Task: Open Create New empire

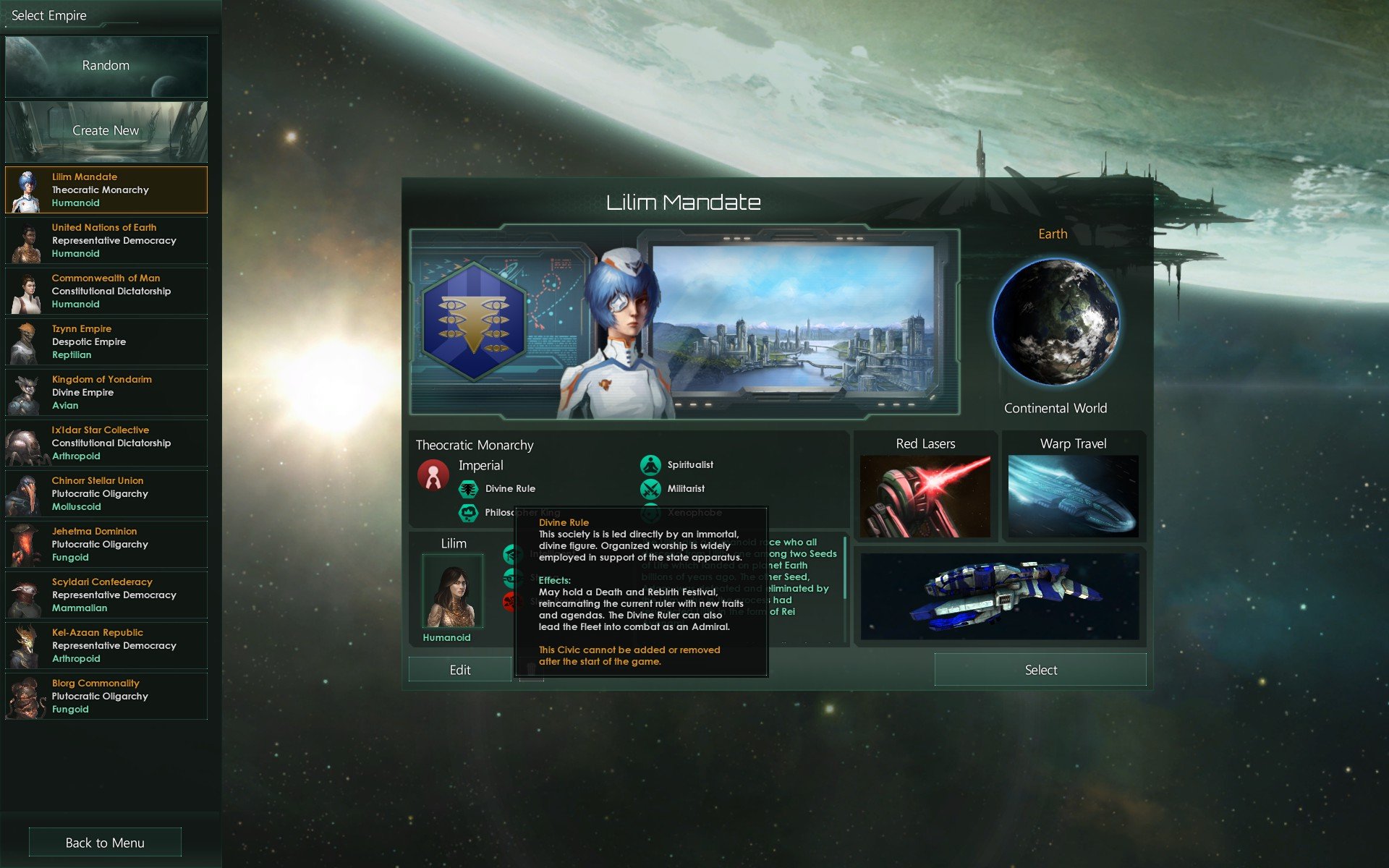Action: (x=106, y=131)
